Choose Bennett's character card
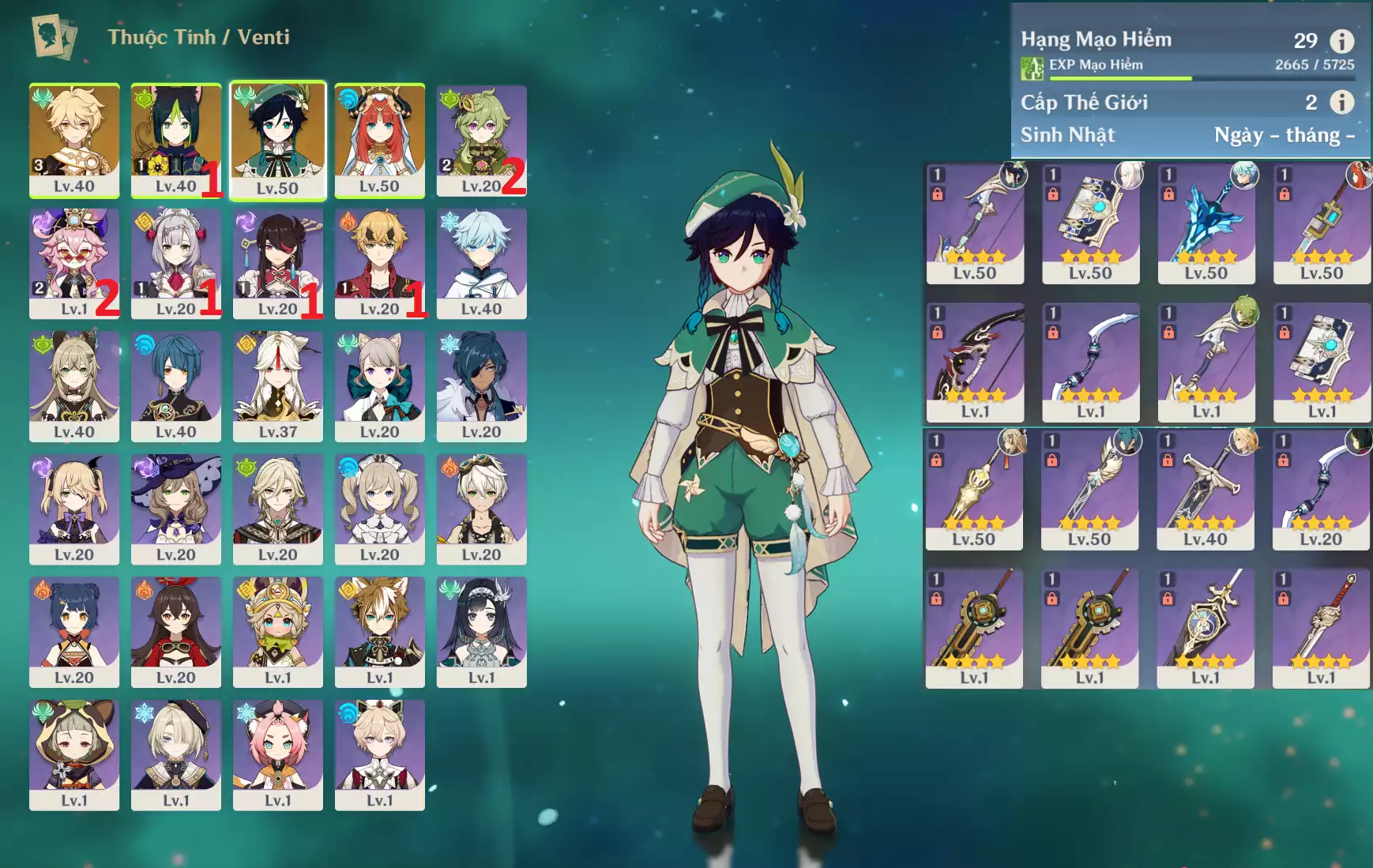 click(481, 509)
